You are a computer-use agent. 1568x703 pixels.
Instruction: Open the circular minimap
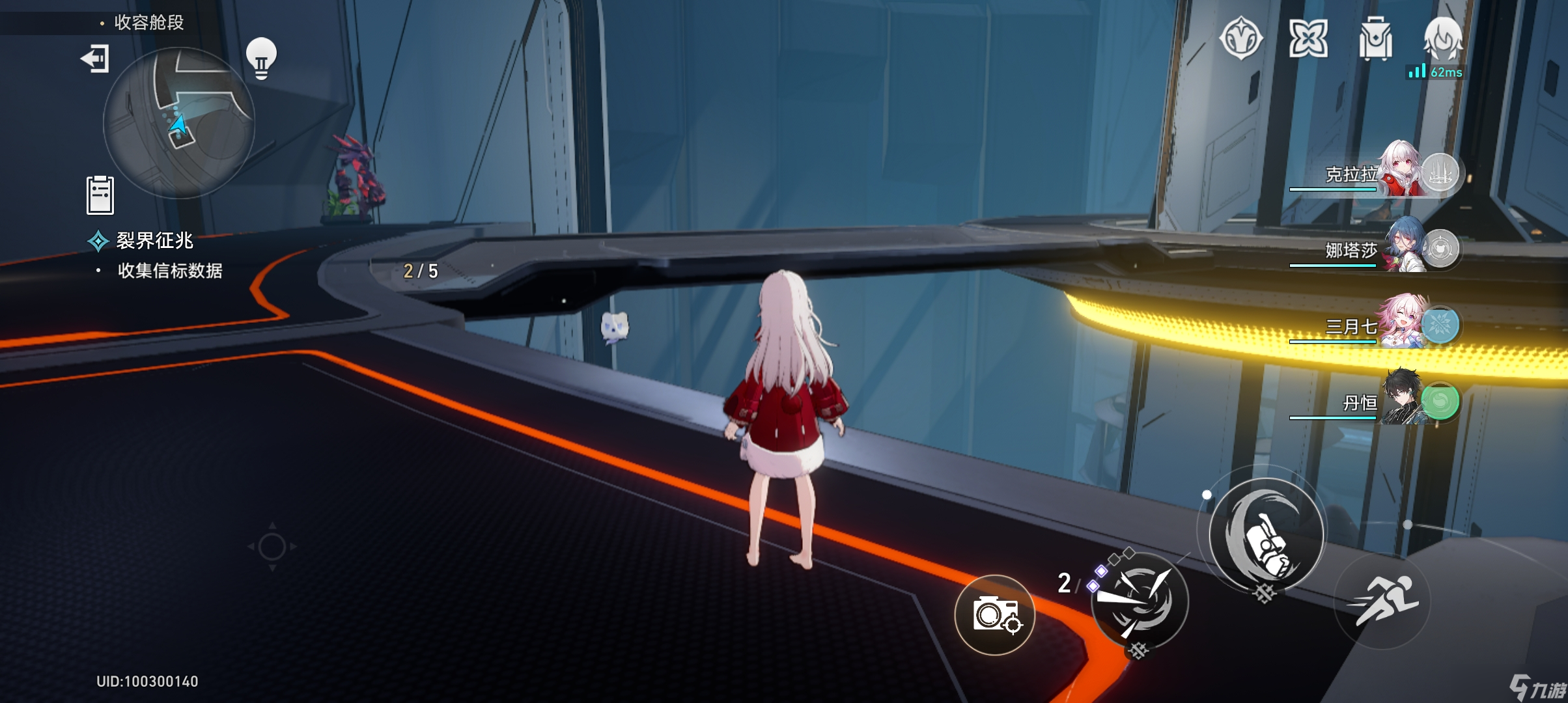point(179,122)
